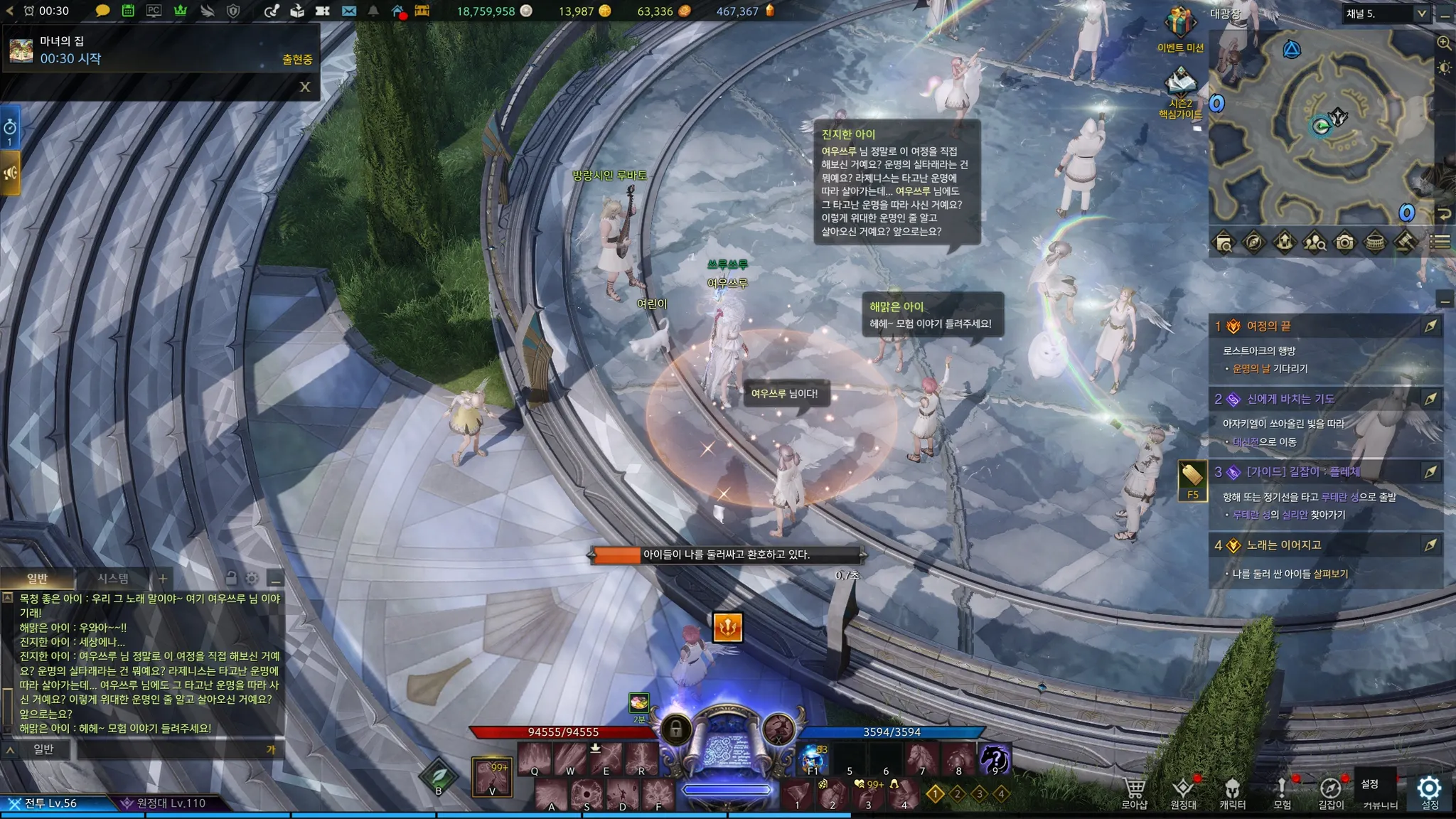The width and height of the screenshot is (1456, 819).
Task: Open the 채널 5 channel dropdown
Action: [1386, 14]
